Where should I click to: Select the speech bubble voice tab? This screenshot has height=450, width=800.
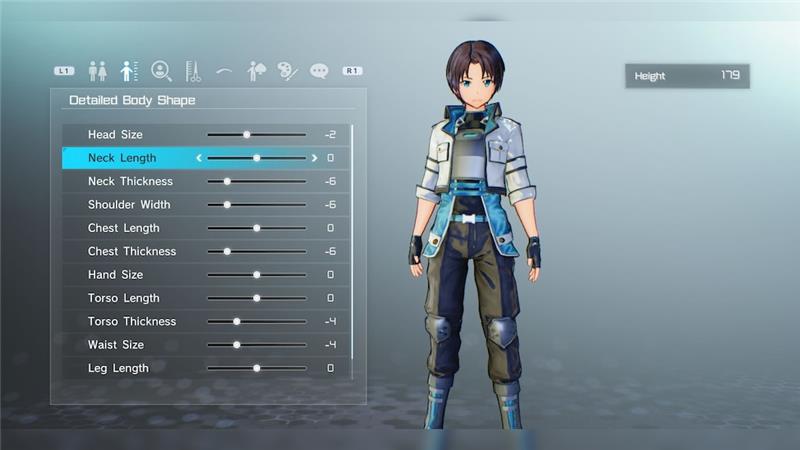point(319,71)
